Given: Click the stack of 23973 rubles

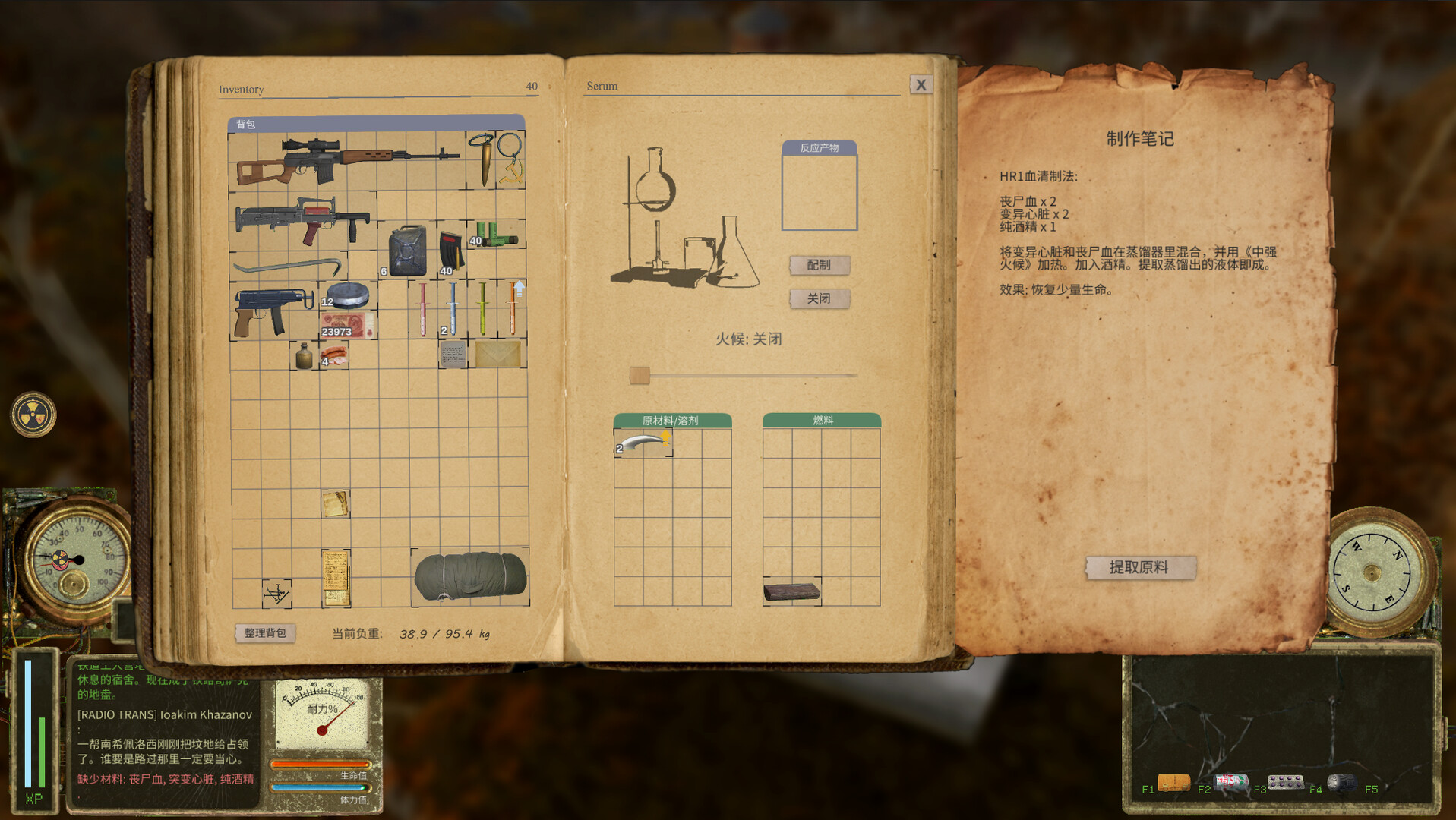Looking at the screenshot, I should (x=344, y=328).
